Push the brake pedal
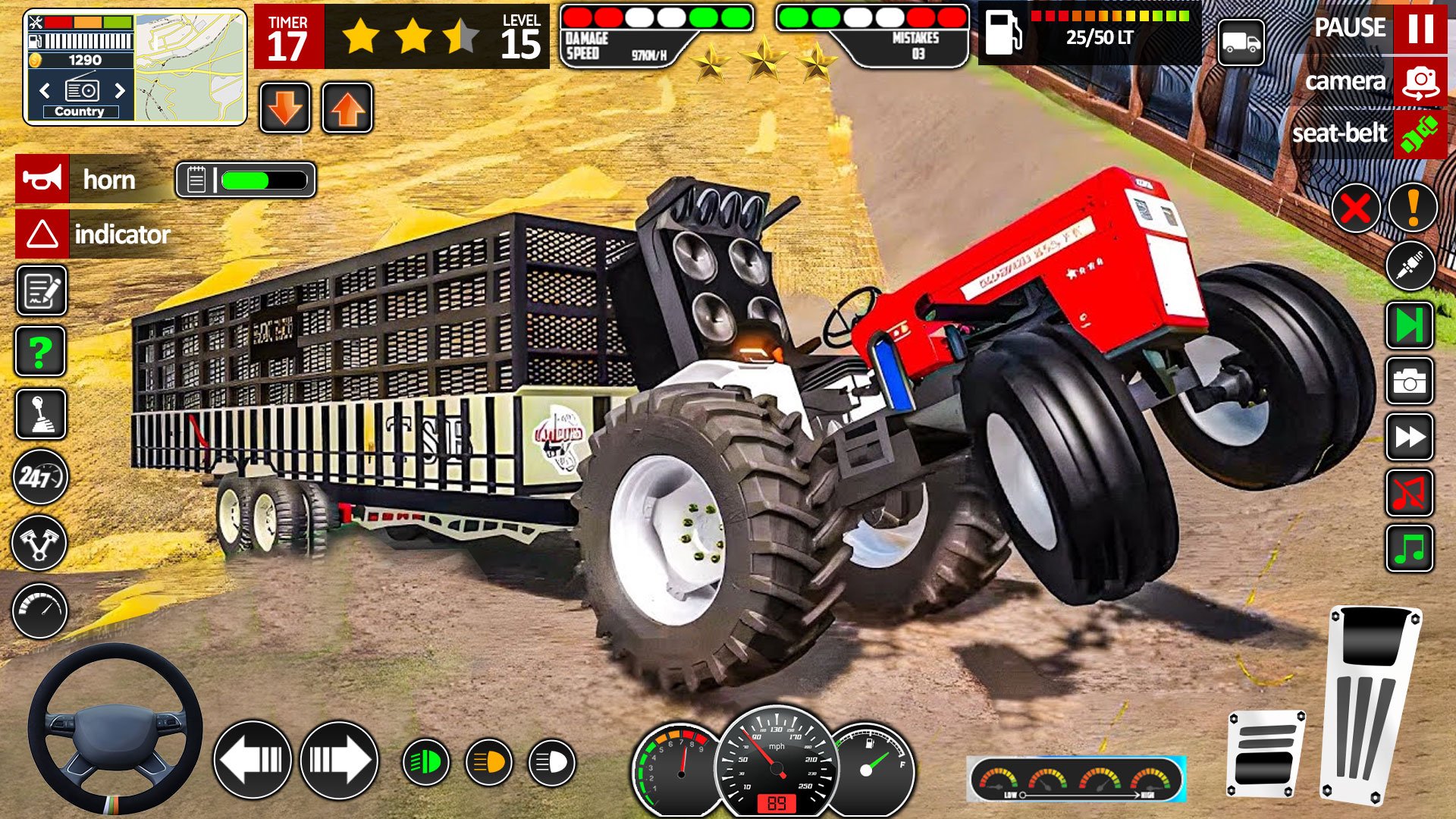Viewport: 1456px width, 819px height. (1264, 752)
